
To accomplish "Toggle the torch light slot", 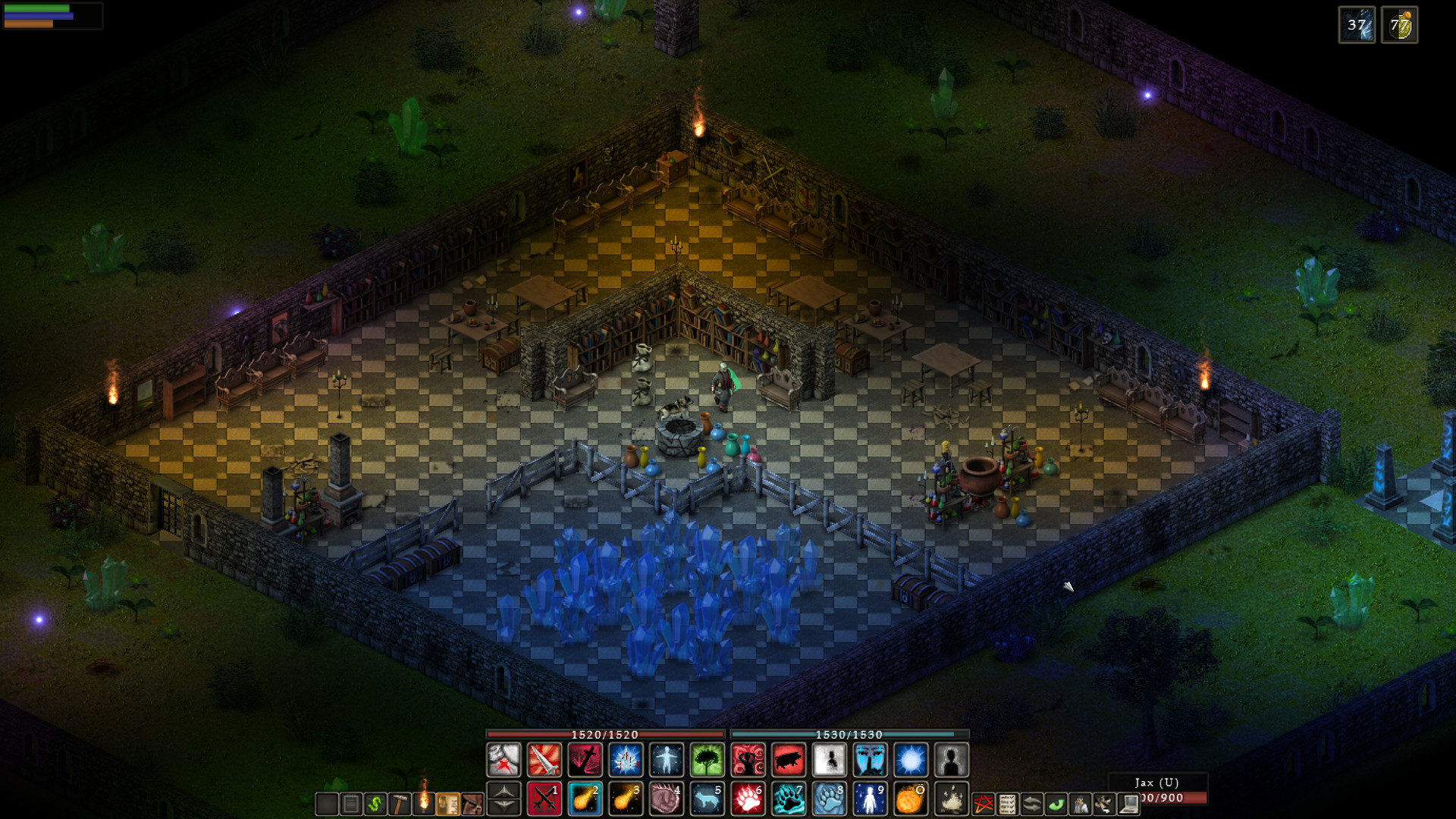I will tap(423, 802).
